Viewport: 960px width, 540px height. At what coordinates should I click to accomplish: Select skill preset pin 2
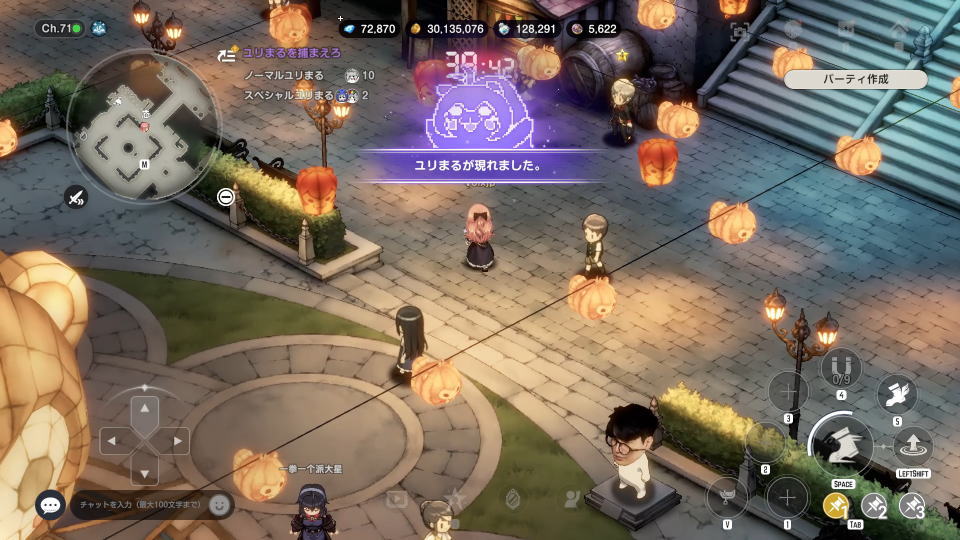click(x=875, y=506)
